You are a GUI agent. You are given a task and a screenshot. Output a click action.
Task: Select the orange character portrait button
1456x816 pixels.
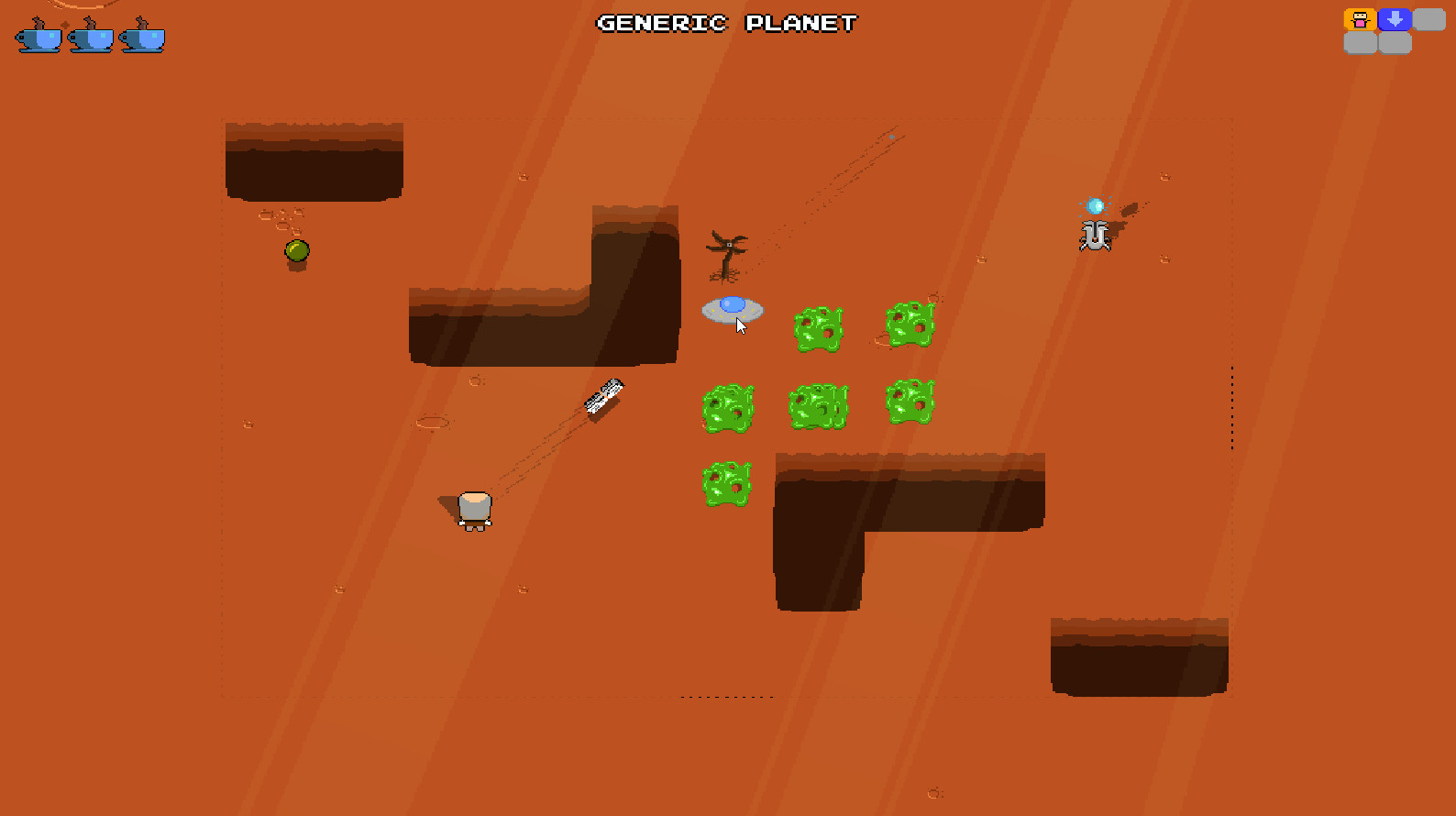coord(1360,19)
